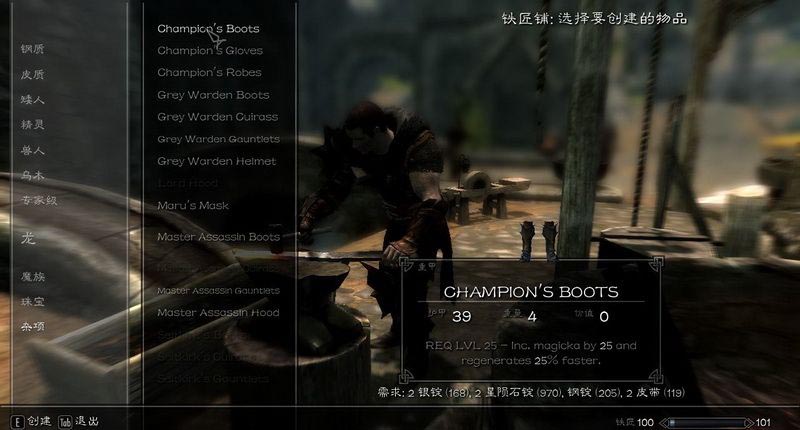Open the 钢质 (Steel) category
This screenshot has height=430, width=800.
(33, 49)
